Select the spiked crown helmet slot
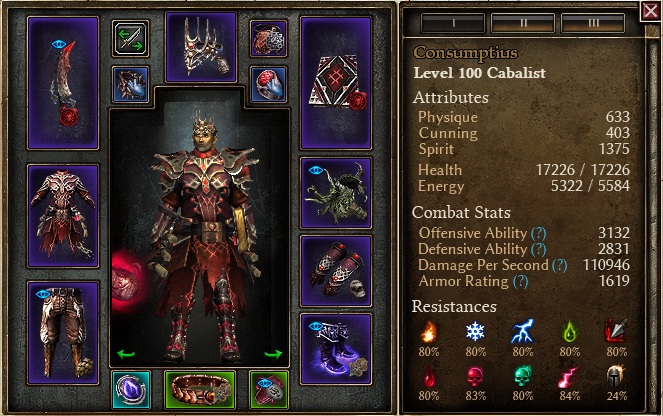Screen dimensions: 663x416 point(200,47)
